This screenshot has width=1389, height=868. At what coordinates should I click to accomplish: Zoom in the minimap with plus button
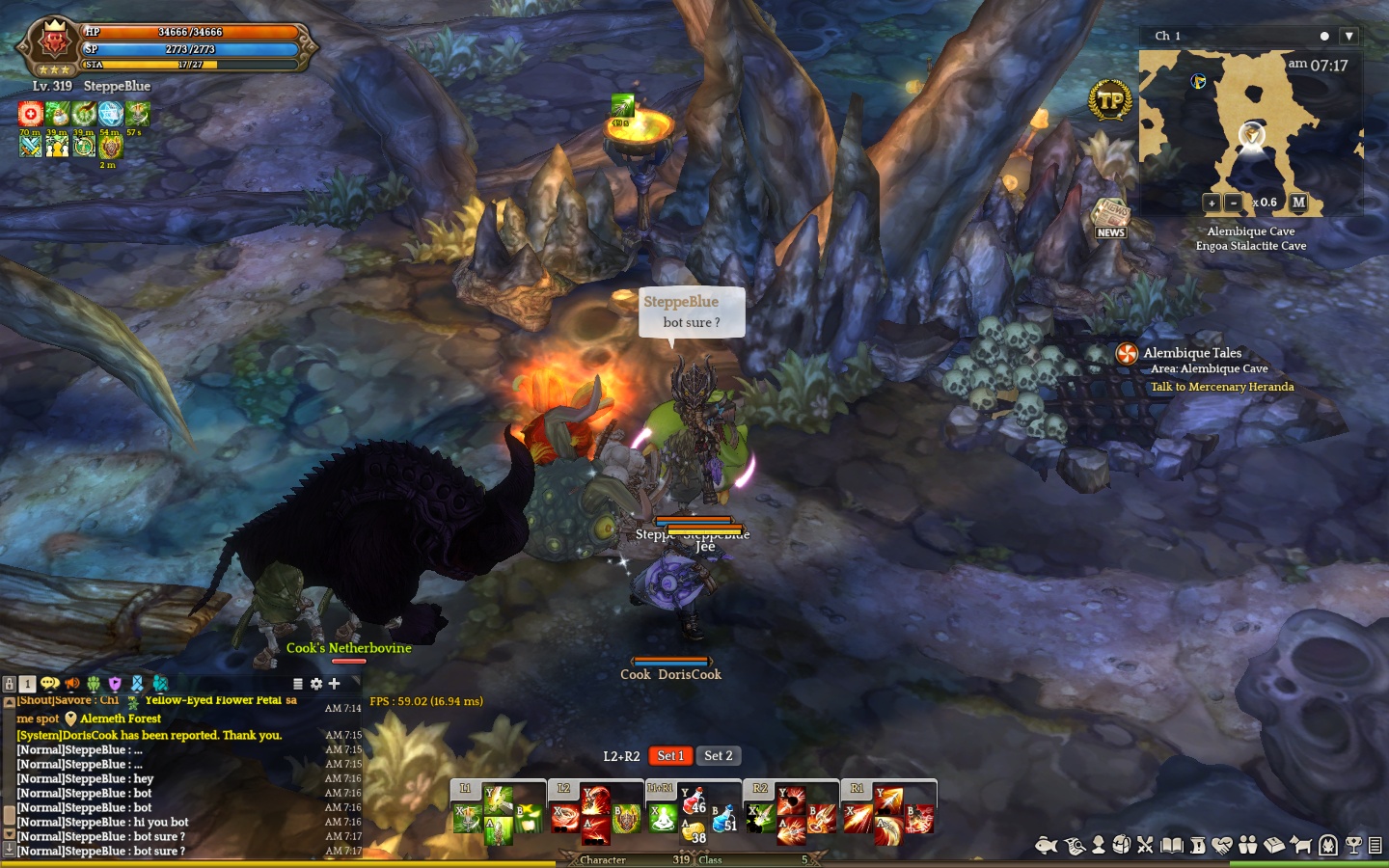point(1212,203)
